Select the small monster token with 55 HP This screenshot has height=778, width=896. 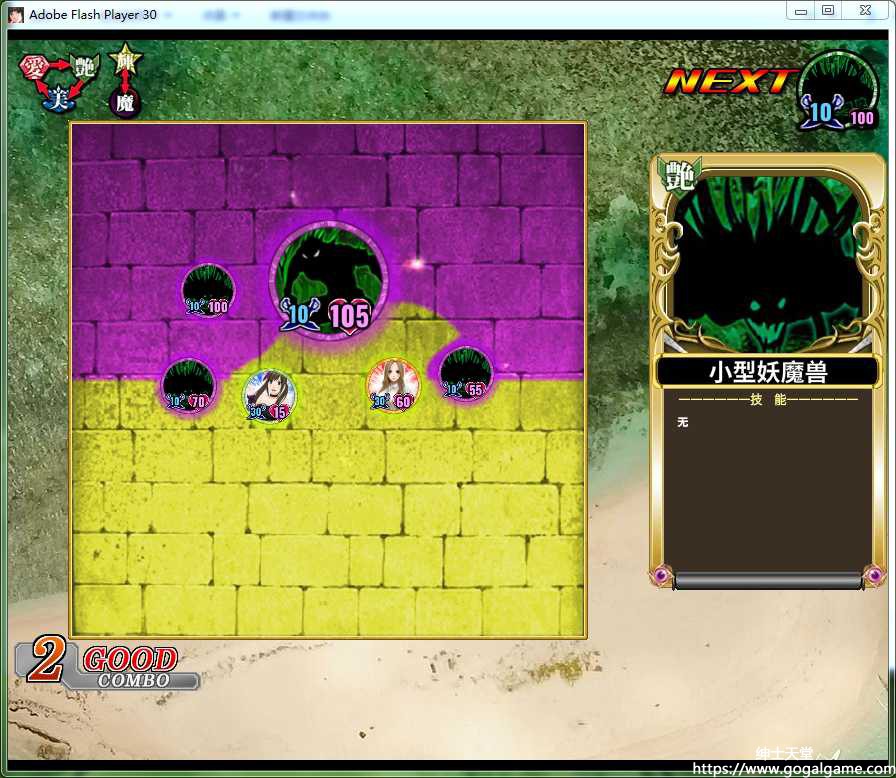point(465,374)
